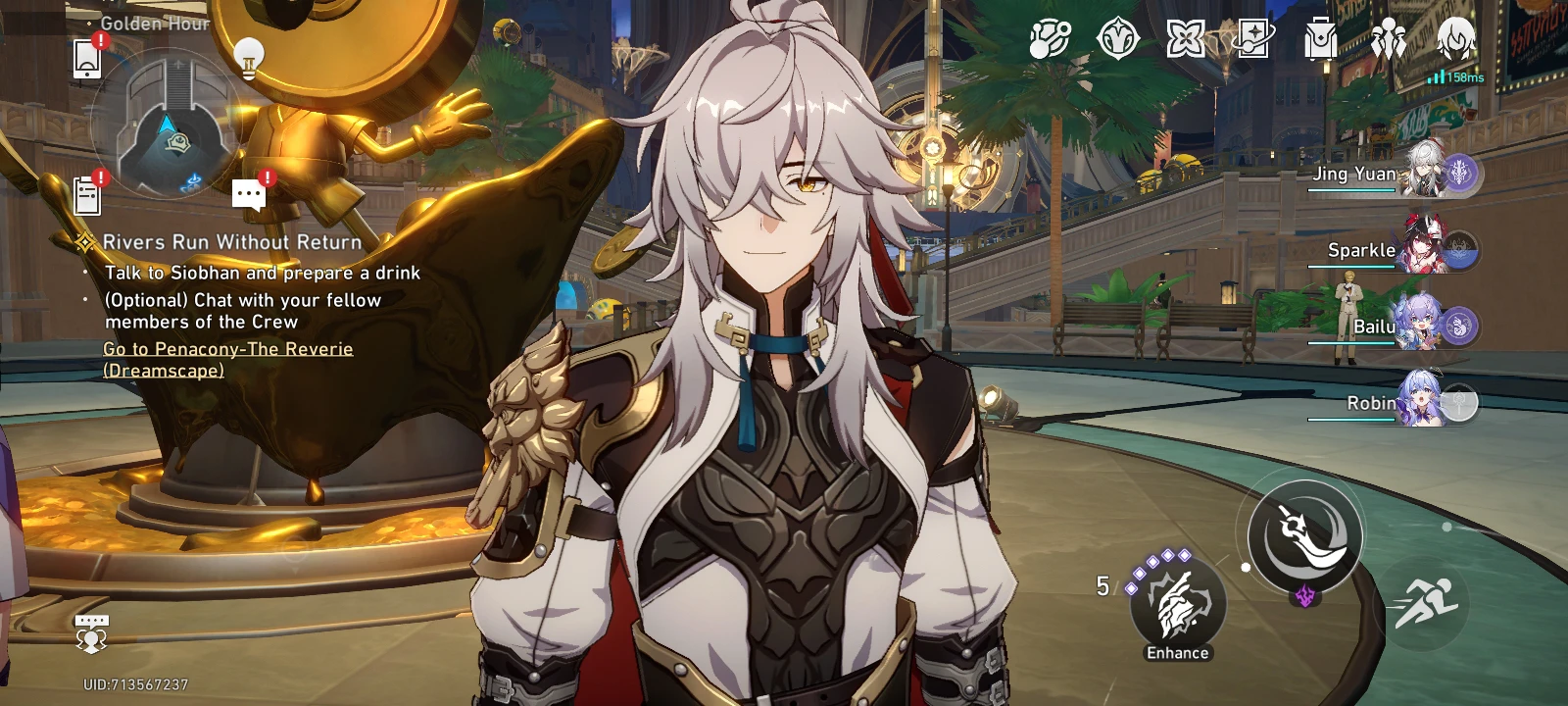The height and width of the screenshot is (706, 1568).
Task: Open the orb-shaped Synthesize icon
Action: [1051, 41]
